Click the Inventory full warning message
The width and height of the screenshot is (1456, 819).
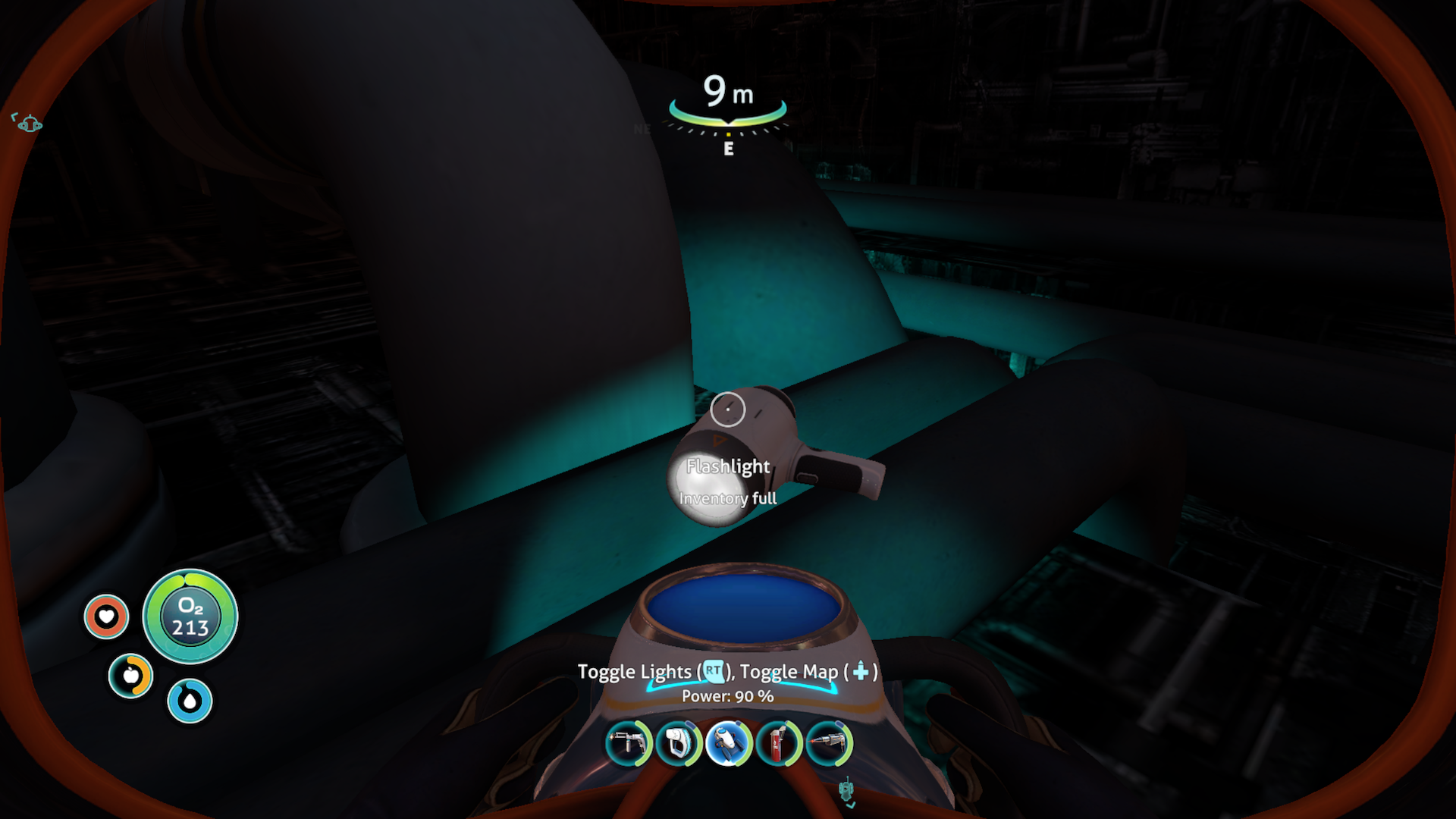728,499
